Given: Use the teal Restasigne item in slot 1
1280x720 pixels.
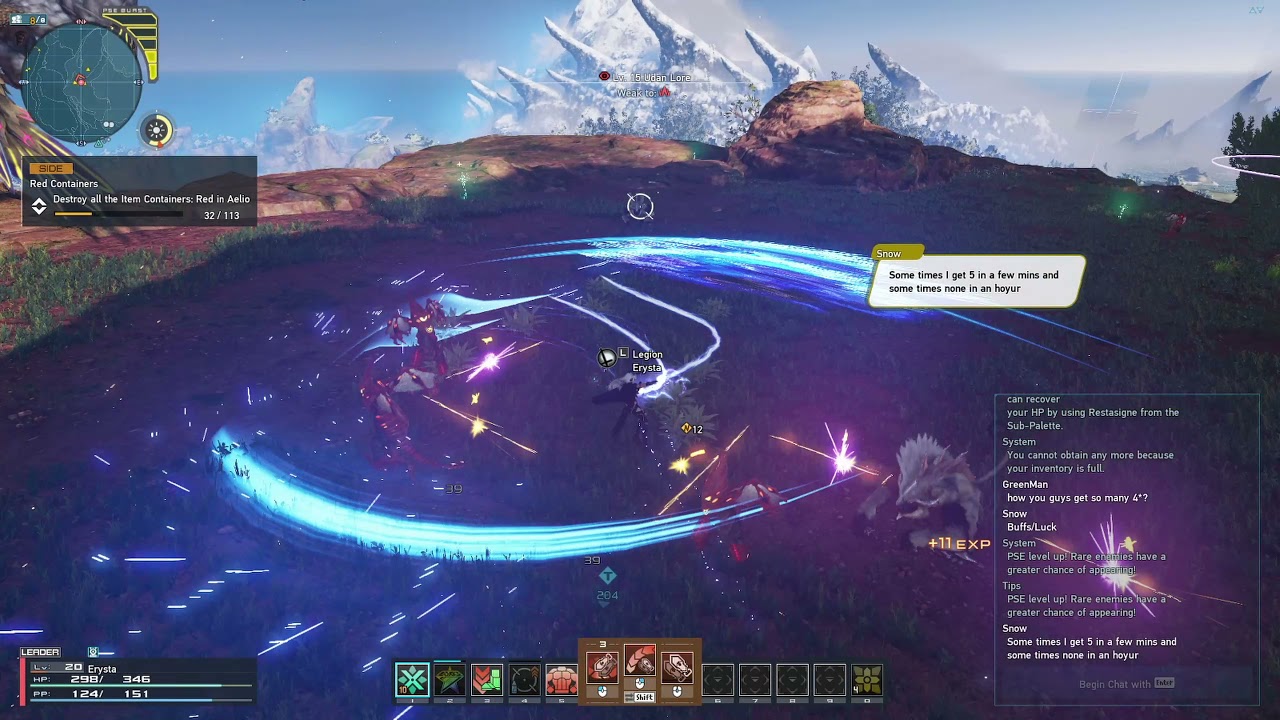Looking at the screenshot, I should click(412, 680).
